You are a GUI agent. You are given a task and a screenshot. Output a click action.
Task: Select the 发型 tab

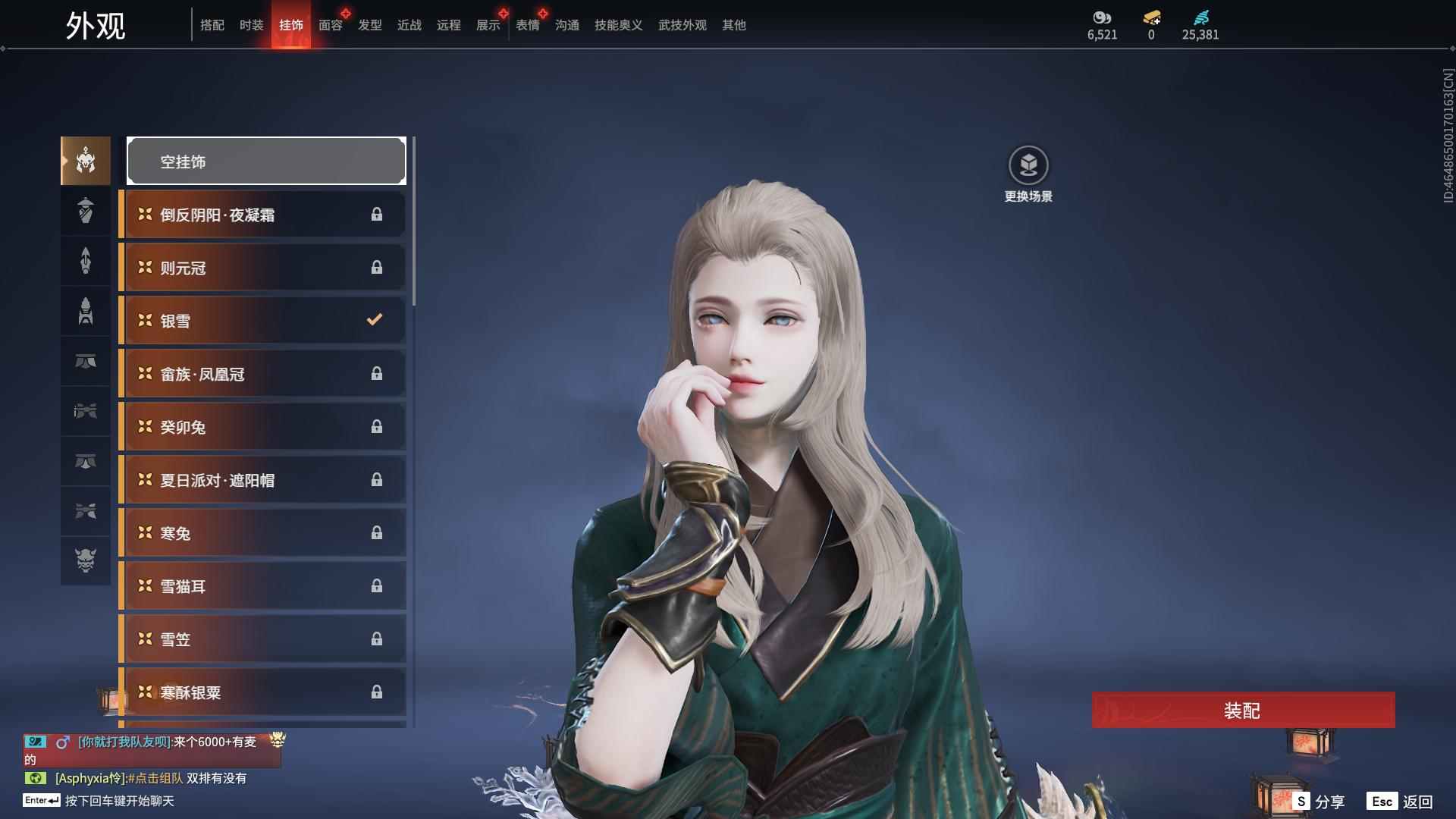pos(369,25)
